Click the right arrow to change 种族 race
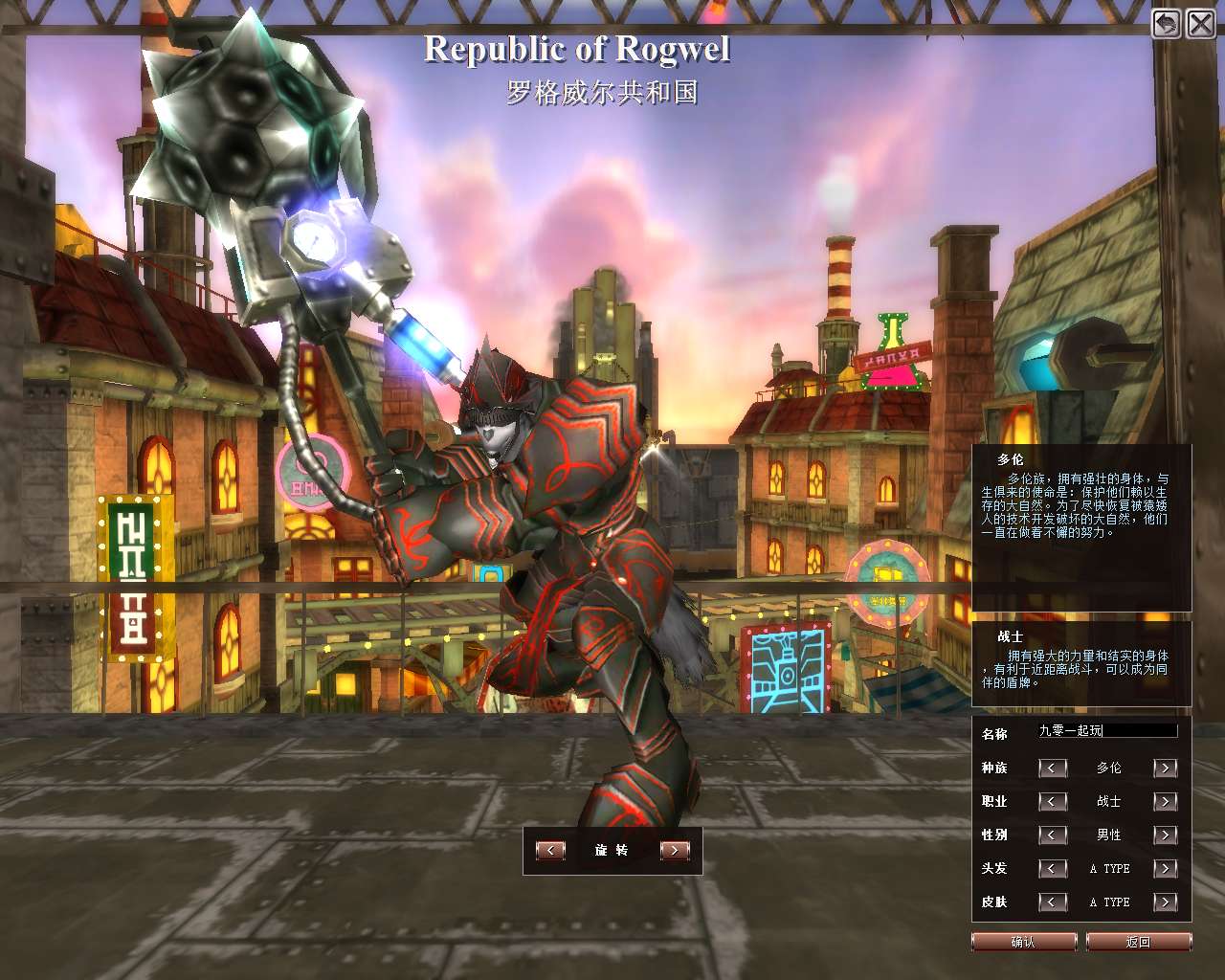This screenshot has width=1225, height=980. (x=1166, y=768)
